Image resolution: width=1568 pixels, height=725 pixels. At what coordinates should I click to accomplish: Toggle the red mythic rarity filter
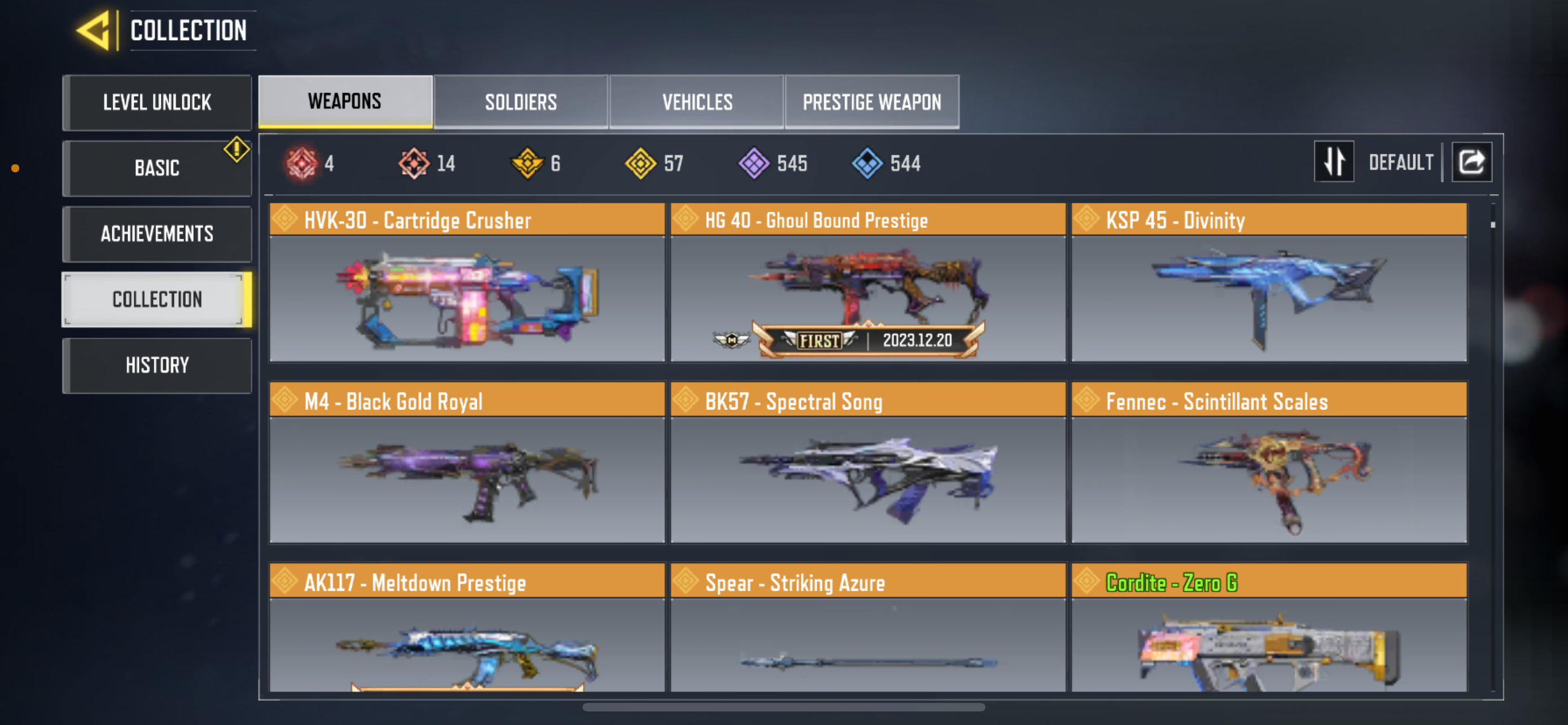point(303,163)
